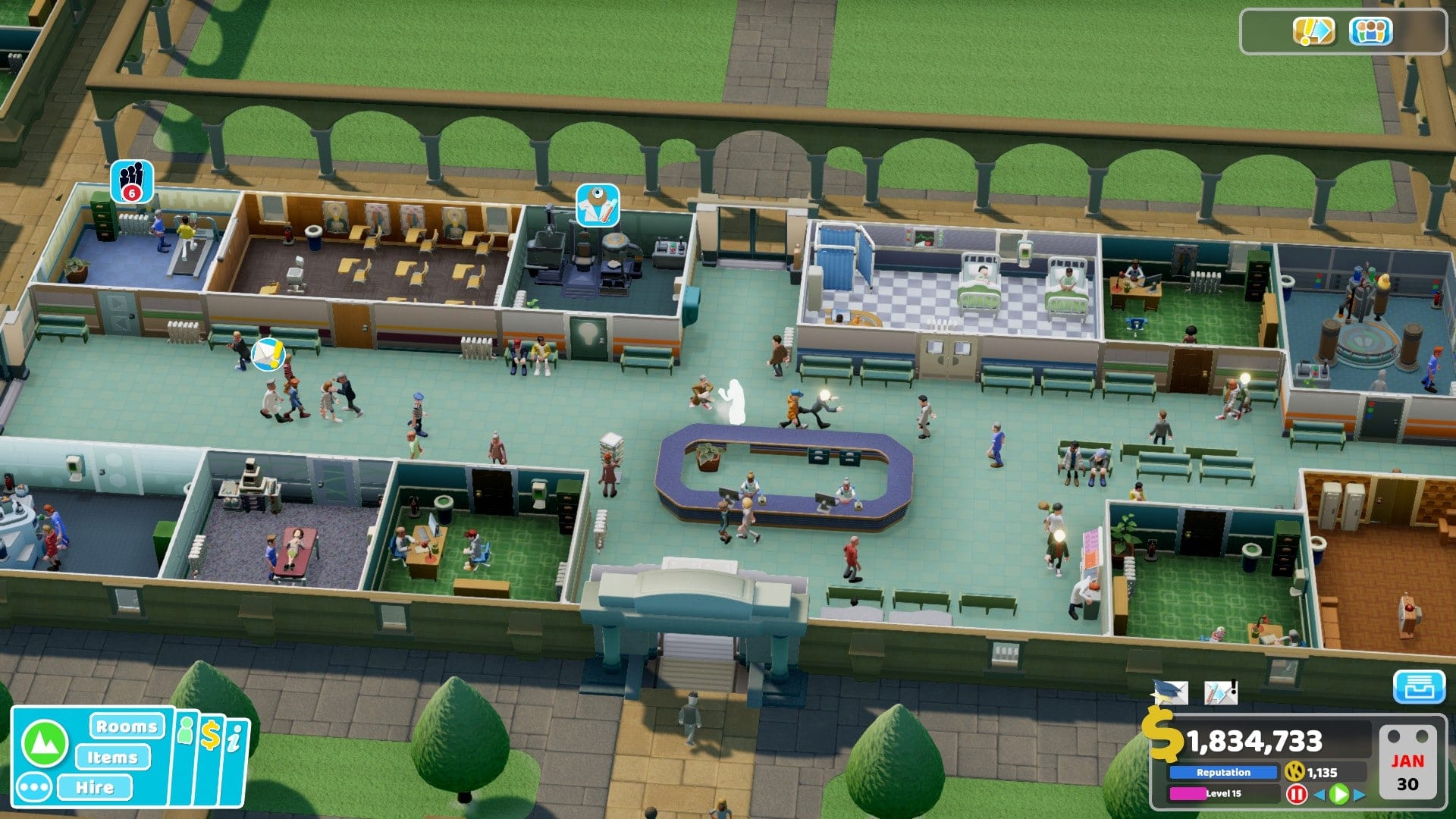Open the Hire staff menu
Screen dimensions: 1456x819
coord(94,787)
